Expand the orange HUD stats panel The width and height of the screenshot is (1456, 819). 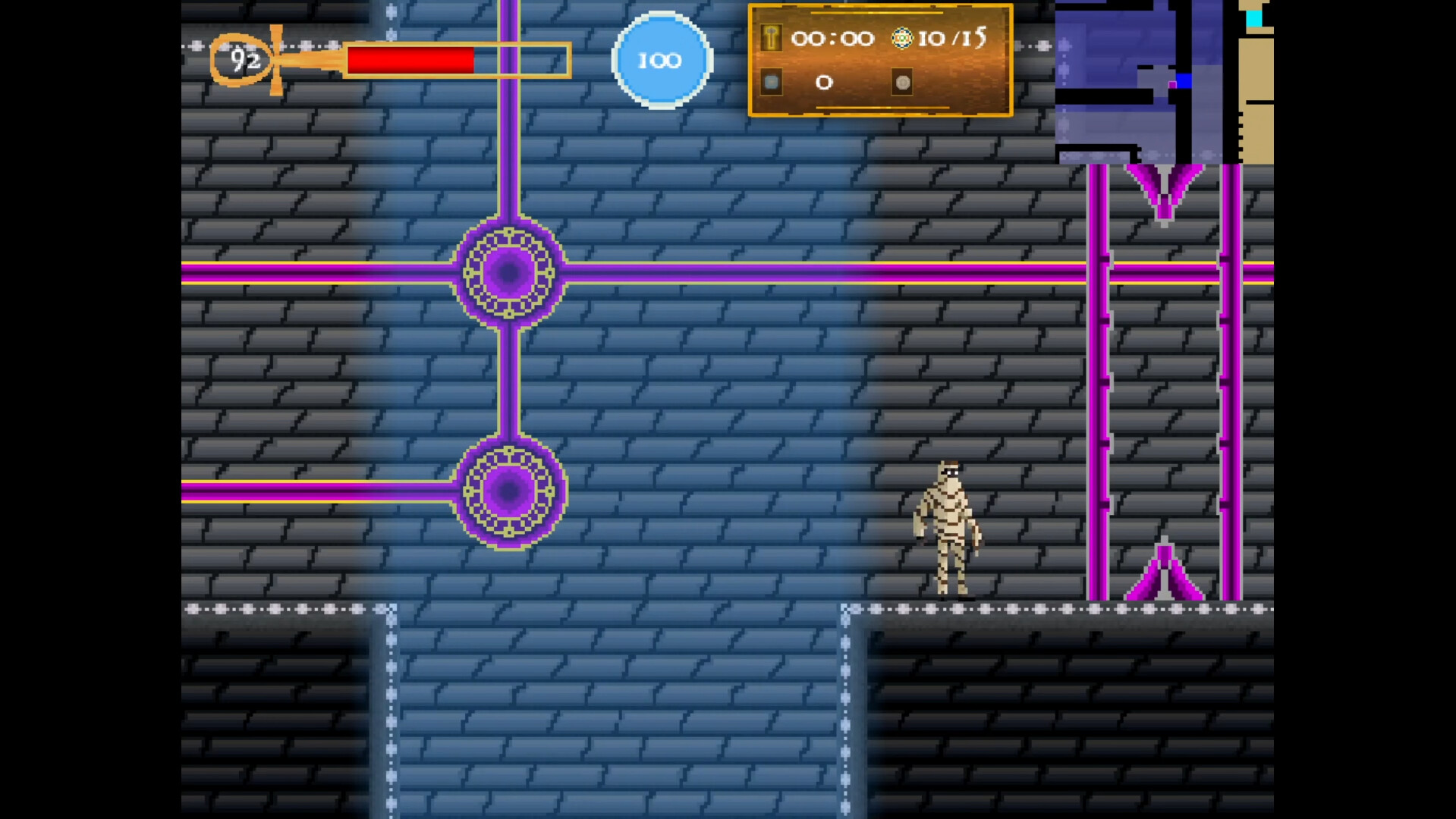click(x=880, y=60)
